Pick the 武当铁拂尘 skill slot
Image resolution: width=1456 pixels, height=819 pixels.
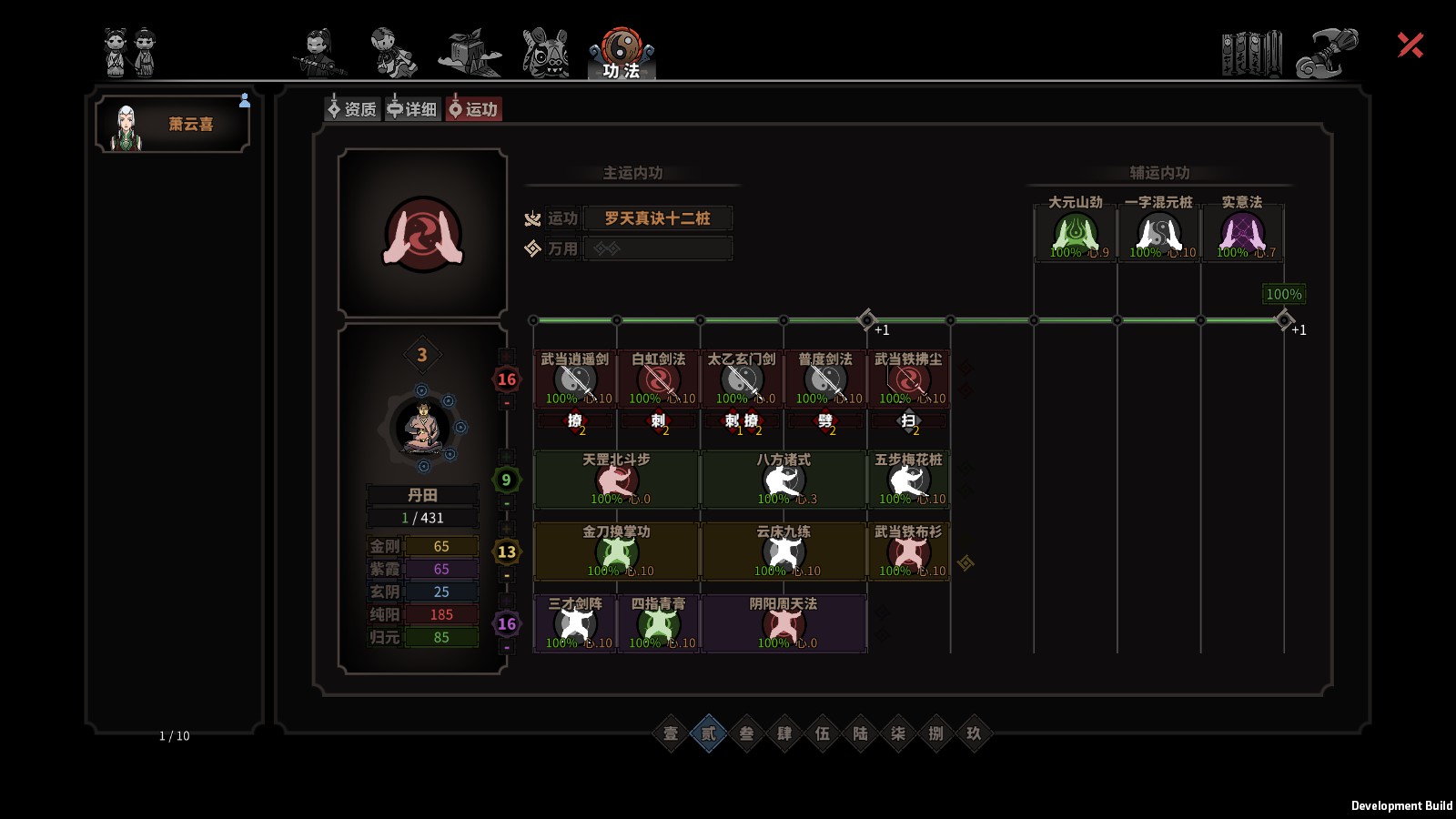(x=908, y=379)
